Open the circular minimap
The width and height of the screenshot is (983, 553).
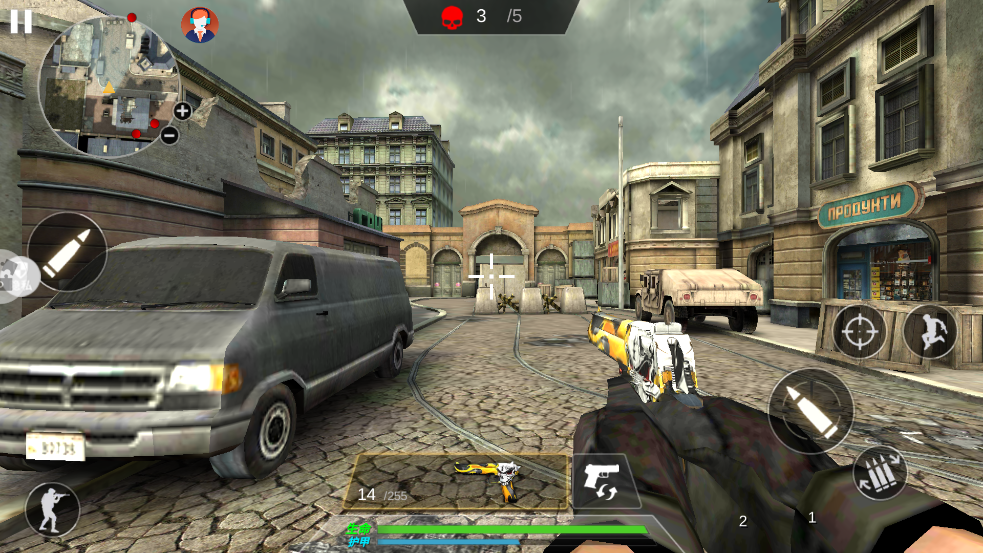[107, 86]
